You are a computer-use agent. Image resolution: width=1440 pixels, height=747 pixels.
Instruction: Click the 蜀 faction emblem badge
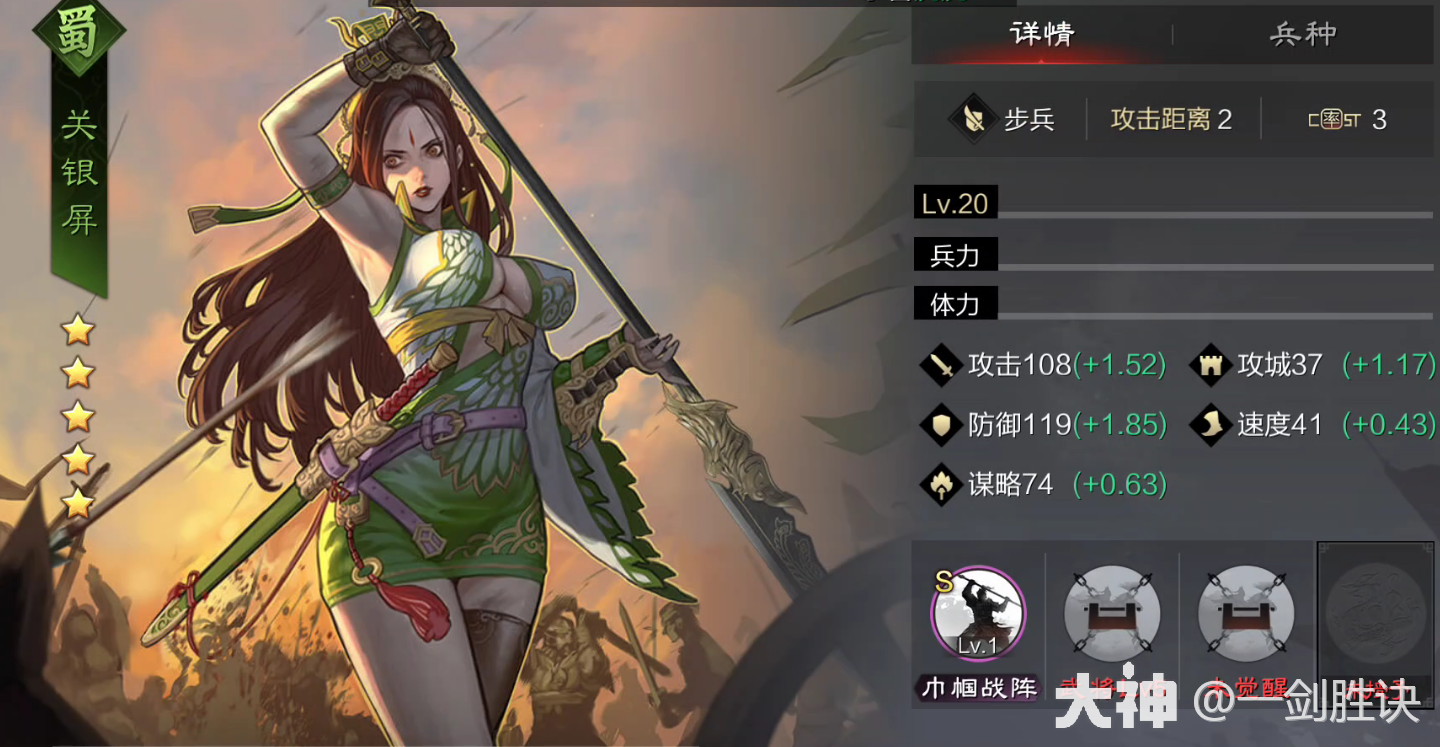[78, 35]
